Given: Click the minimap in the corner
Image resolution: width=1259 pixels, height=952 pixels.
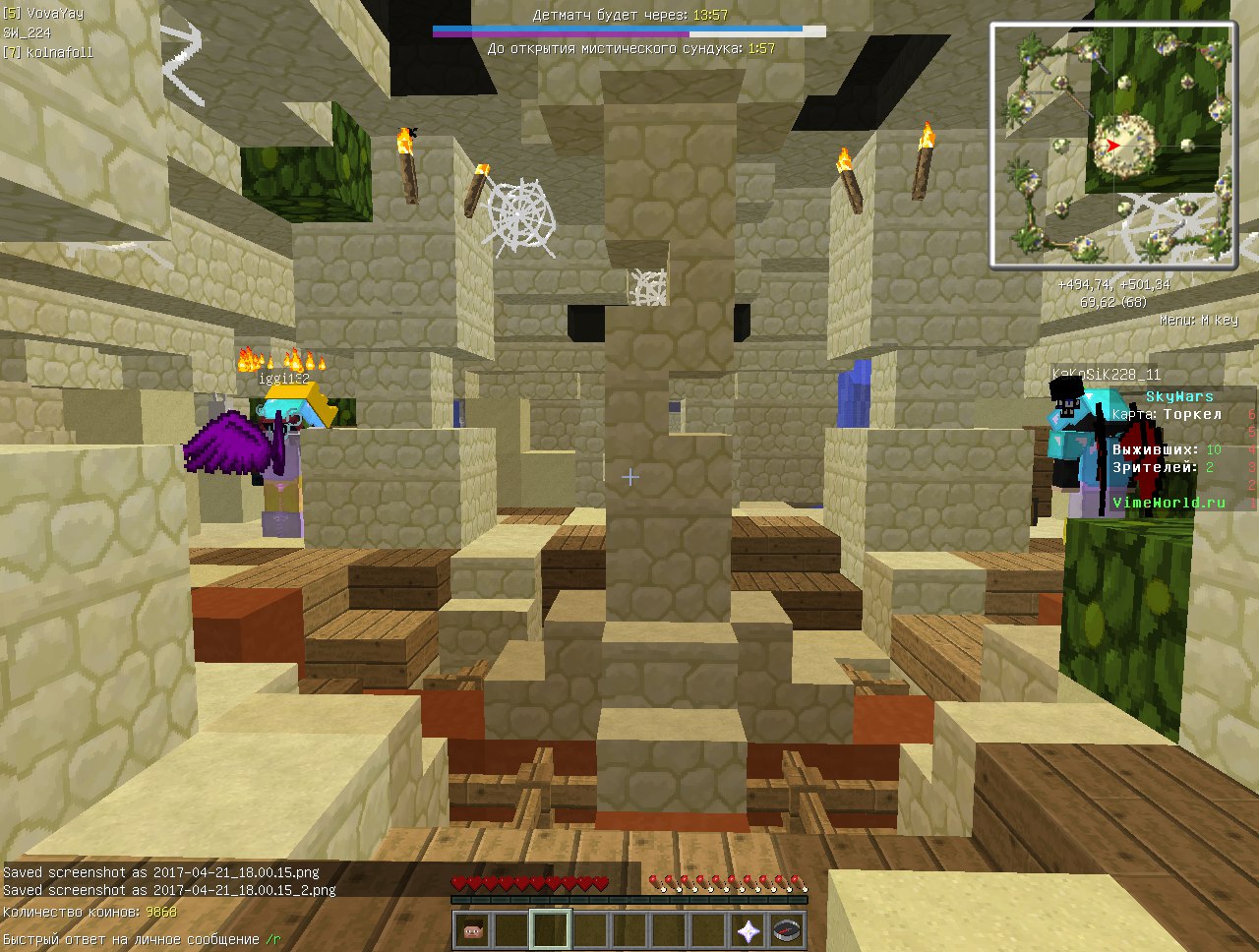Looking at the screenshot, I should click(1112, 145).
